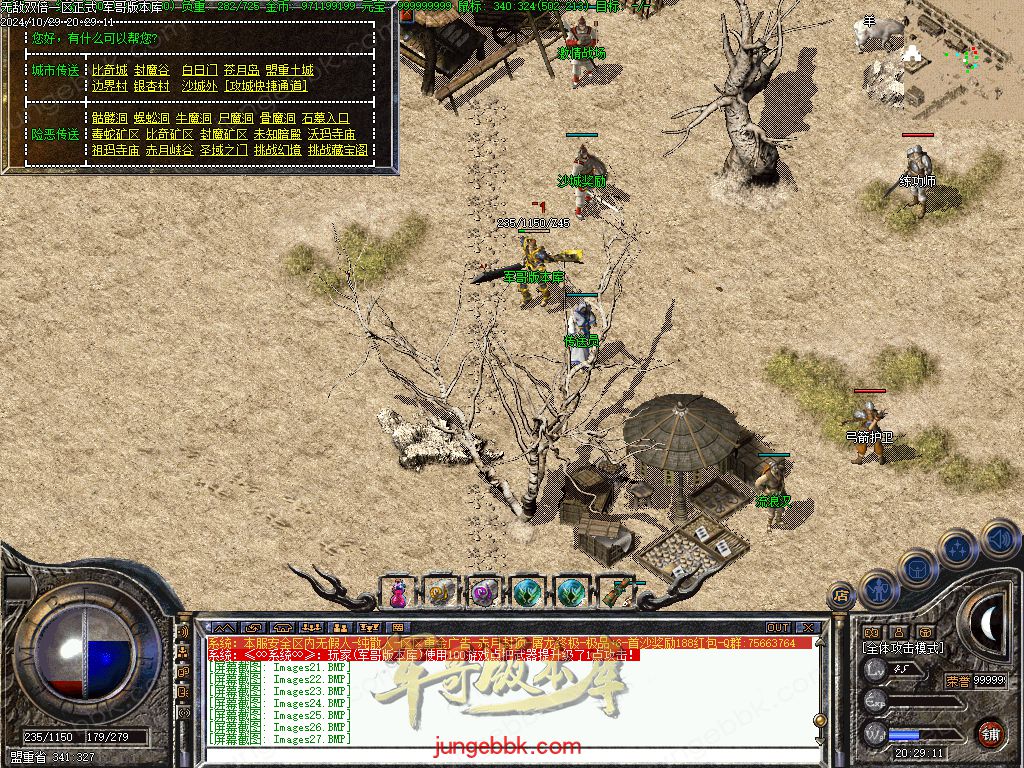The height and width of the screenshot is (768, 1024).
Task: Open the round 店 shop button
Action: (x=841, y=597)
